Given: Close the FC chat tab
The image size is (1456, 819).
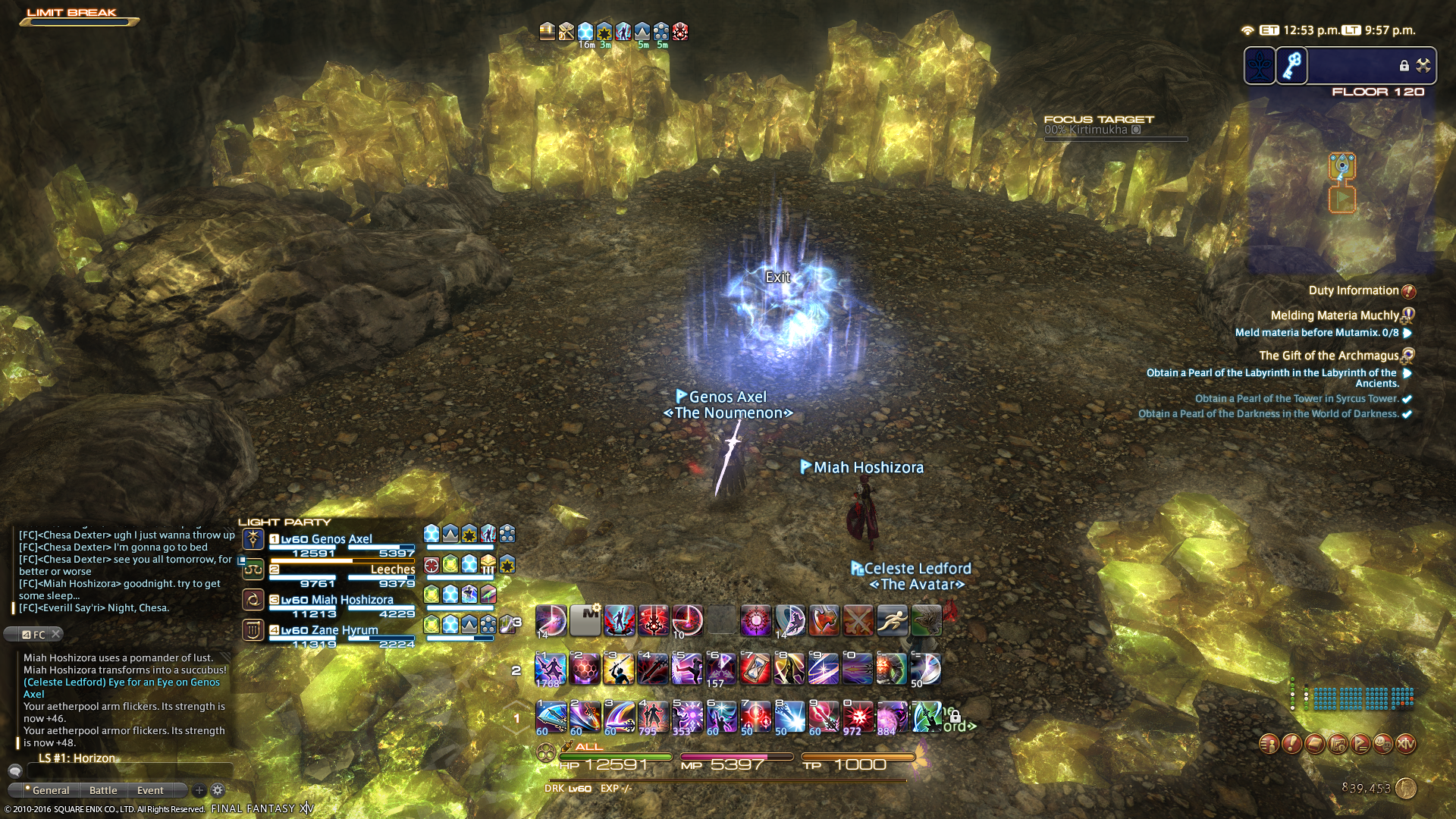Looking at the screenshot, I should 56,635.
